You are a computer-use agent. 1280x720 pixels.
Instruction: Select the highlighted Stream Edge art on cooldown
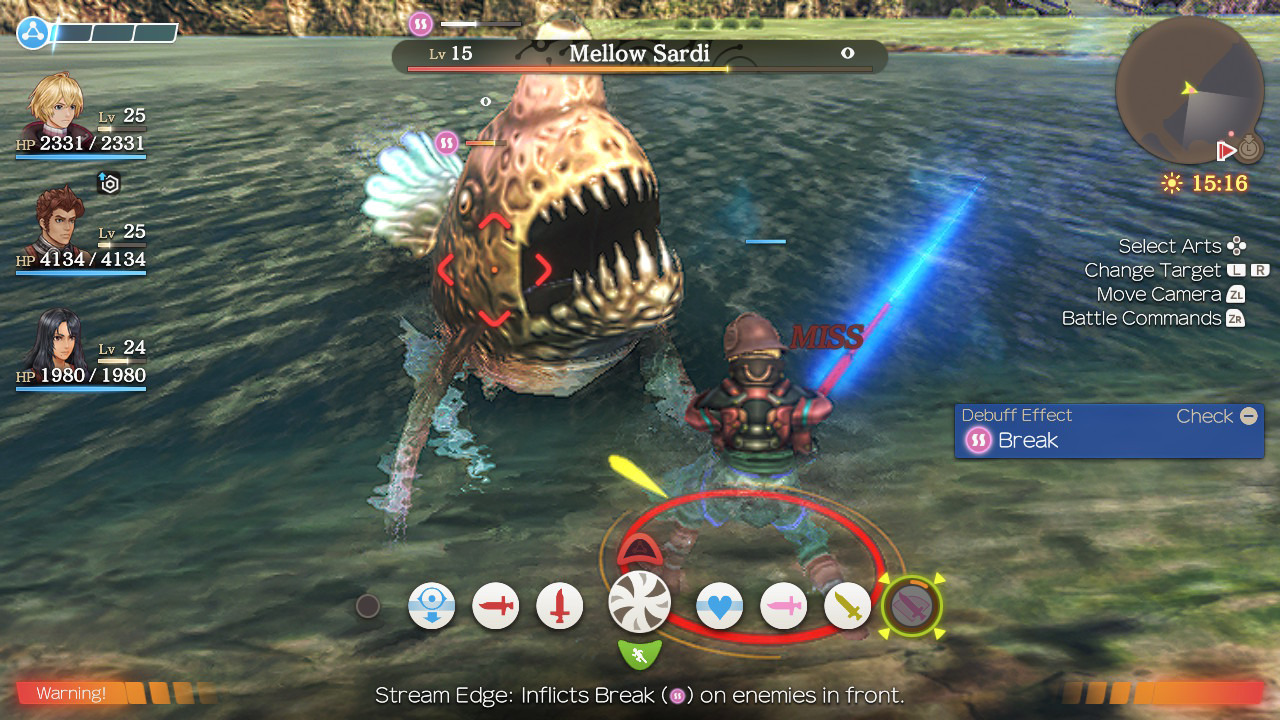tap(912, 604)
